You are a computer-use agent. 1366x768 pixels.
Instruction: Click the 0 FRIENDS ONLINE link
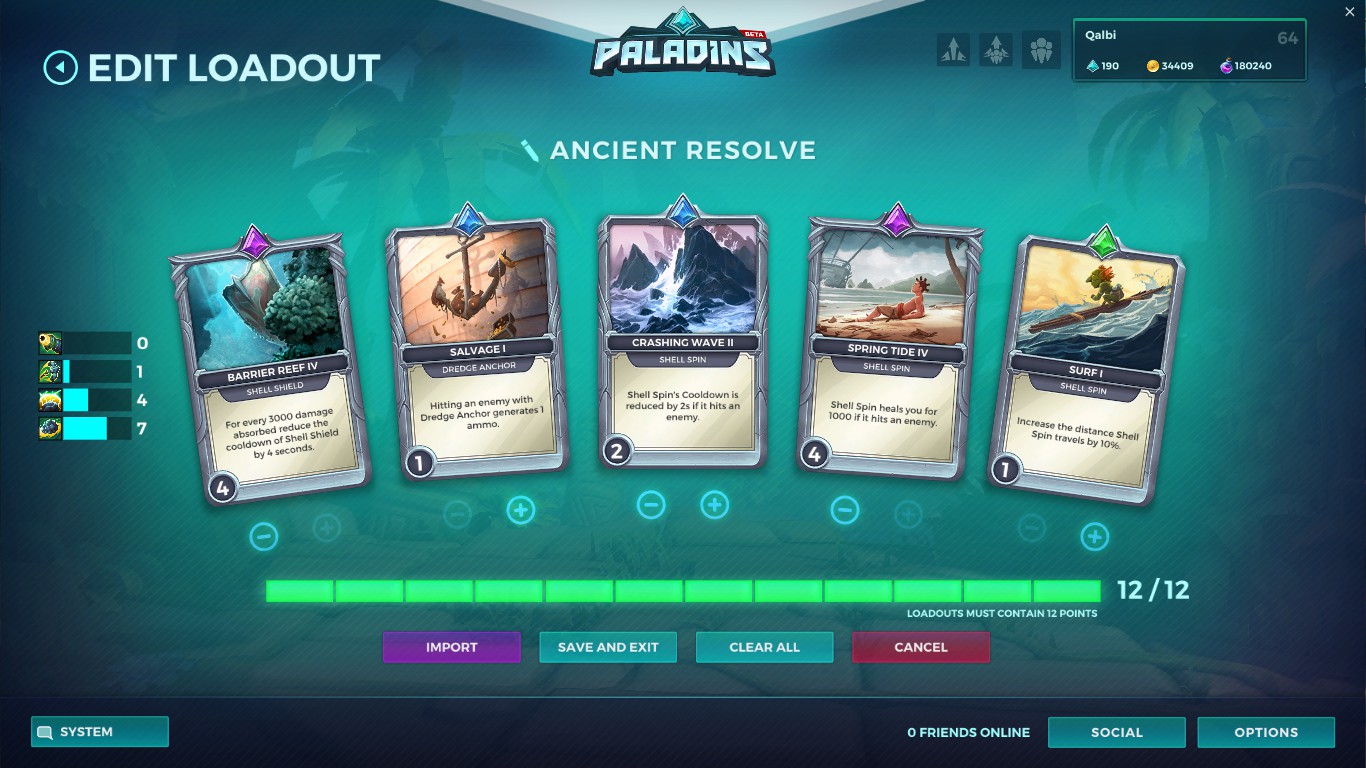968,732
